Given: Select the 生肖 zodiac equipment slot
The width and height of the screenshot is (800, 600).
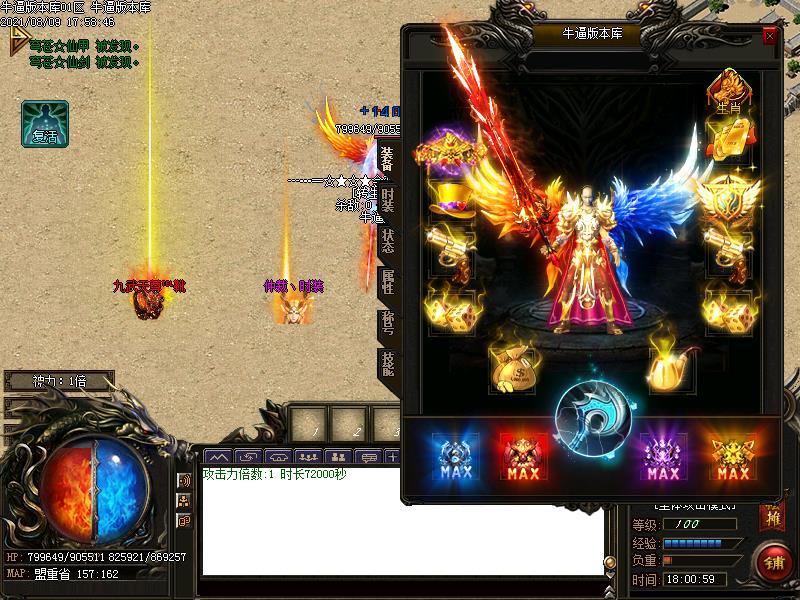Looking at the screenshot, I should 728,90.
